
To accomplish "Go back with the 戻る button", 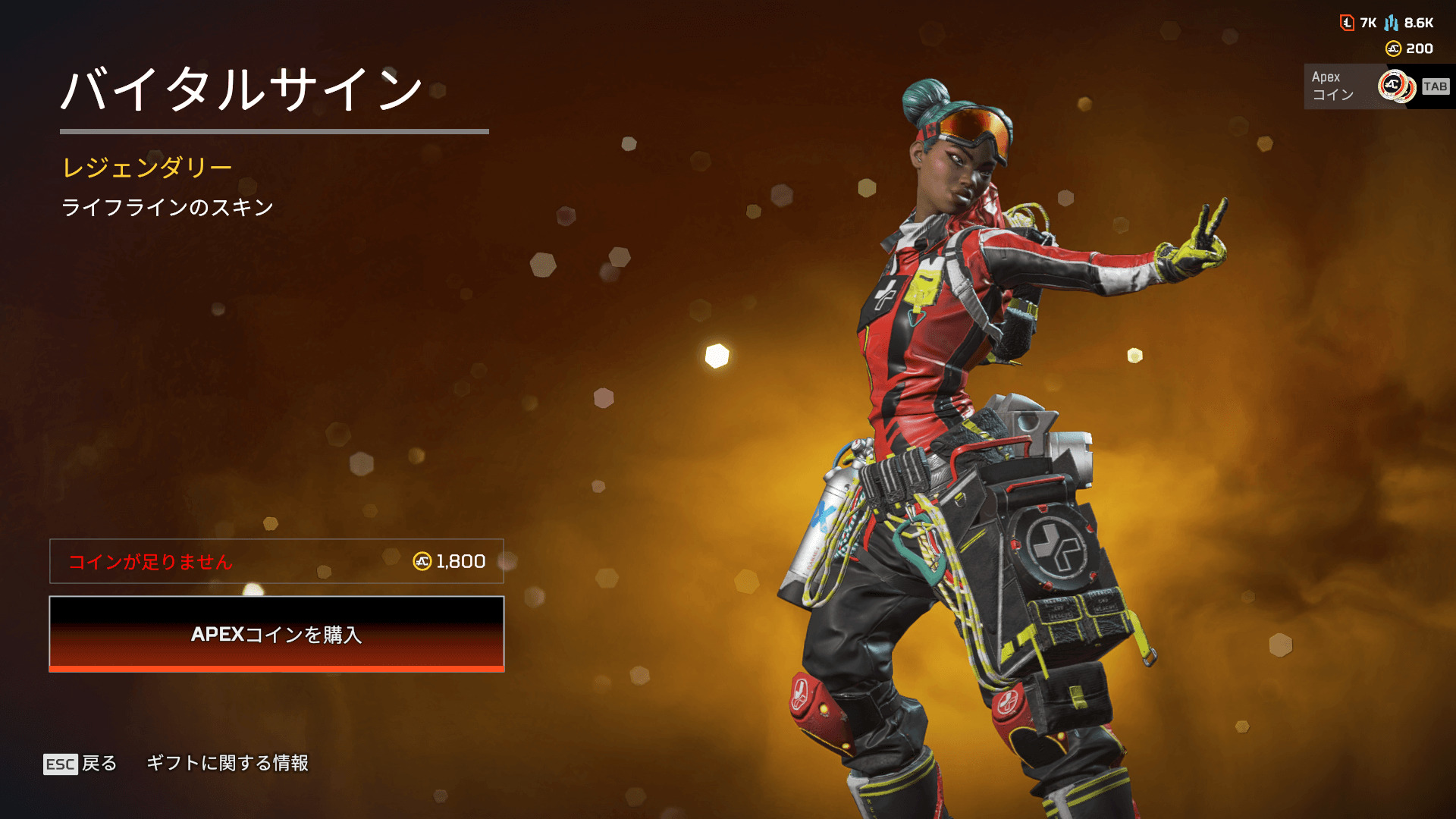I will coord(81,764).
